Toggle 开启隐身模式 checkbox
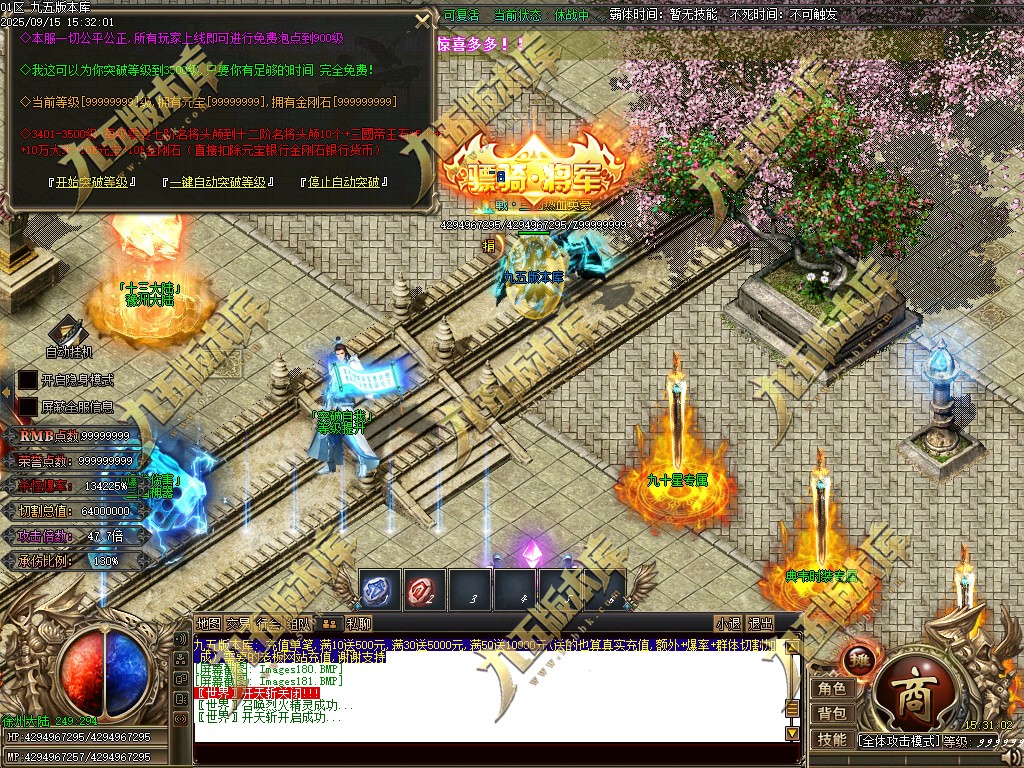1024x768 pixels. coord(27,380)
